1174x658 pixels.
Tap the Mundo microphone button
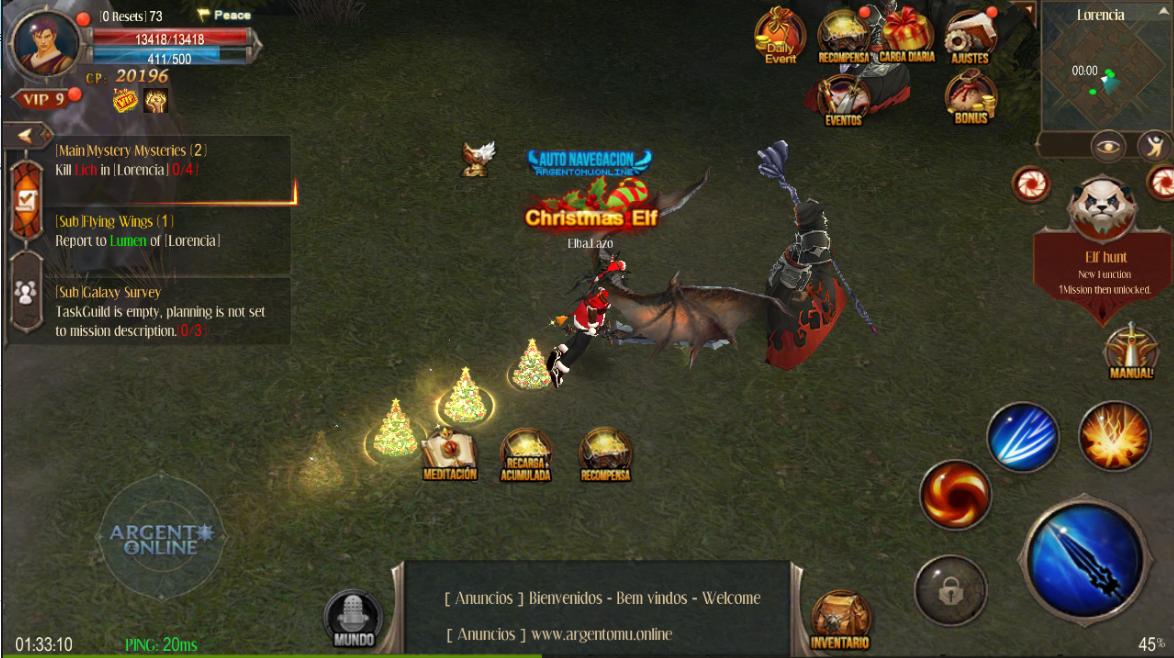coord(353,617)
